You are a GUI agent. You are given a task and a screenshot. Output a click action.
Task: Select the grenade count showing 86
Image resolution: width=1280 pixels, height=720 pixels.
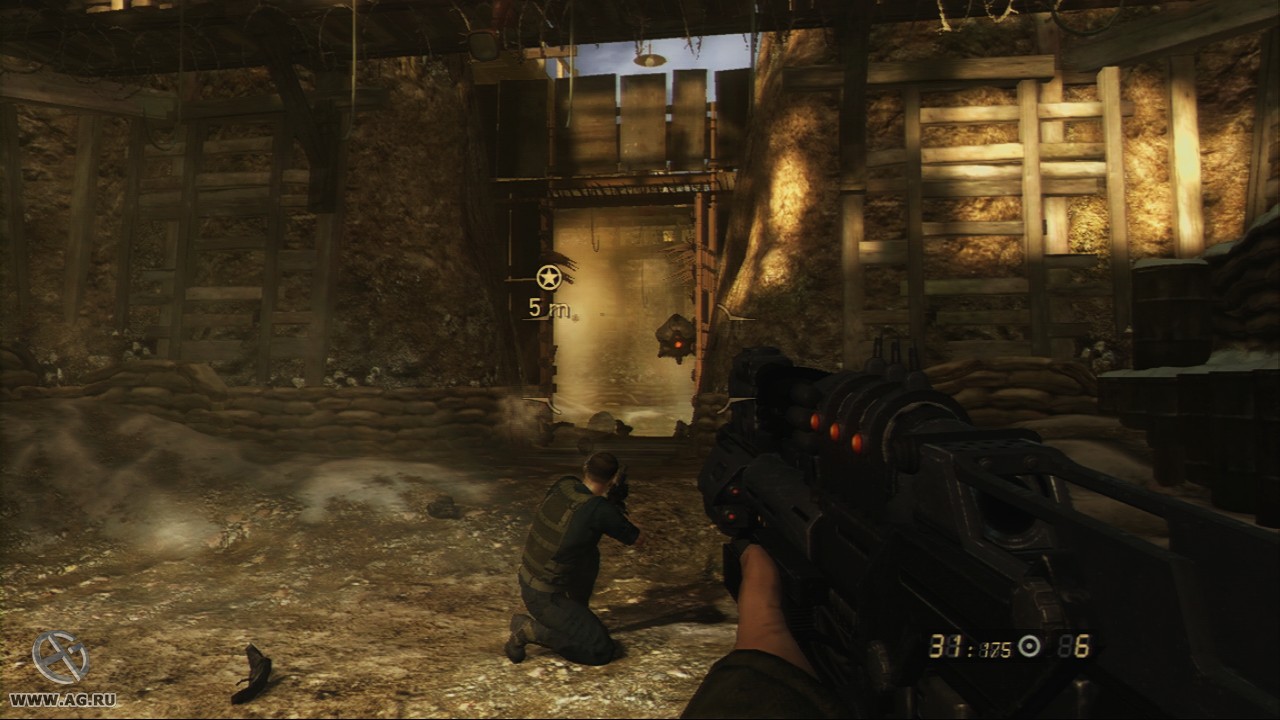pyautogui.click(x=1072, y=647)
